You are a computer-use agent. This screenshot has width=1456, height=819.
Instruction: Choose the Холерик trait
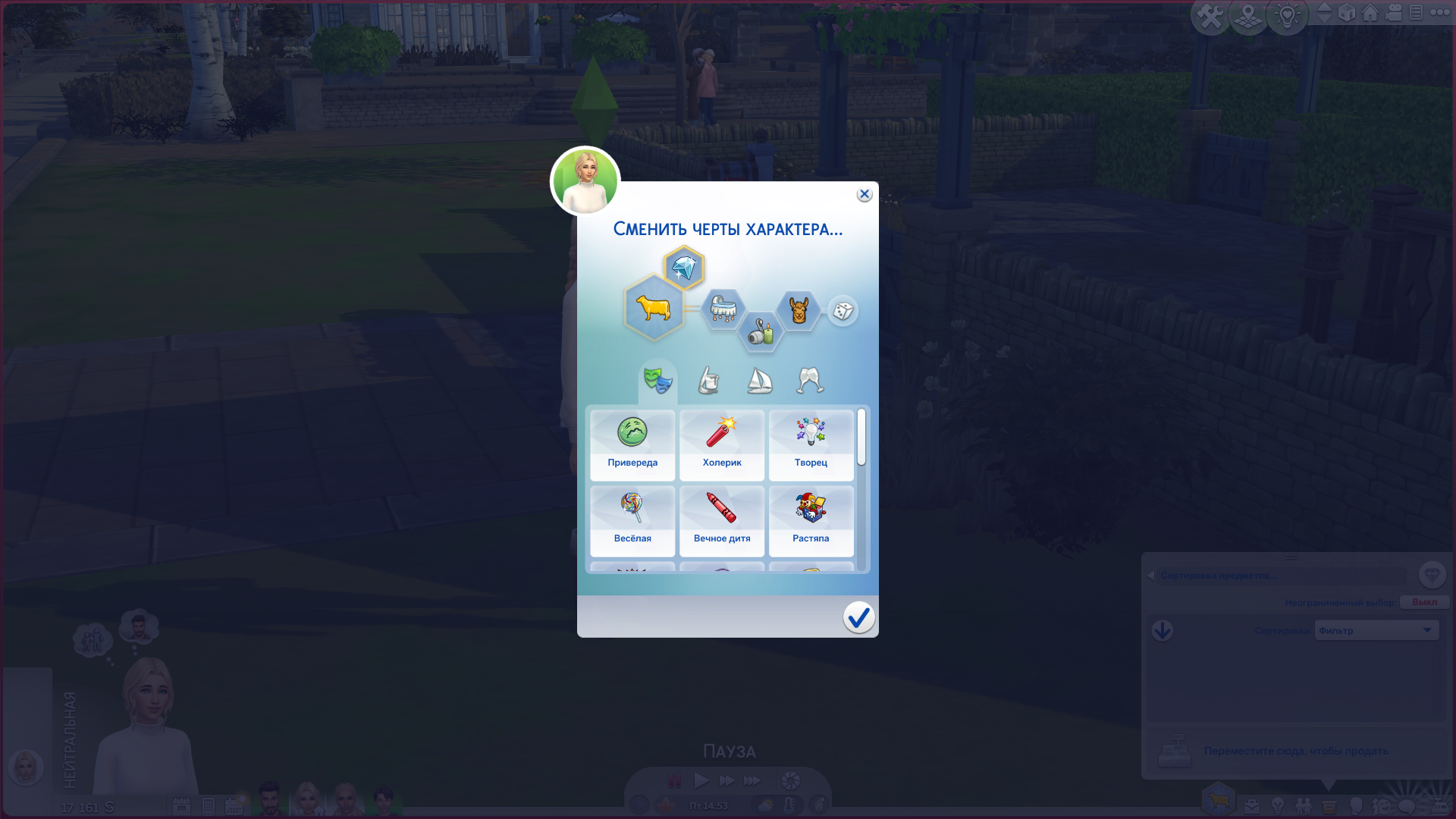[722, 445]
